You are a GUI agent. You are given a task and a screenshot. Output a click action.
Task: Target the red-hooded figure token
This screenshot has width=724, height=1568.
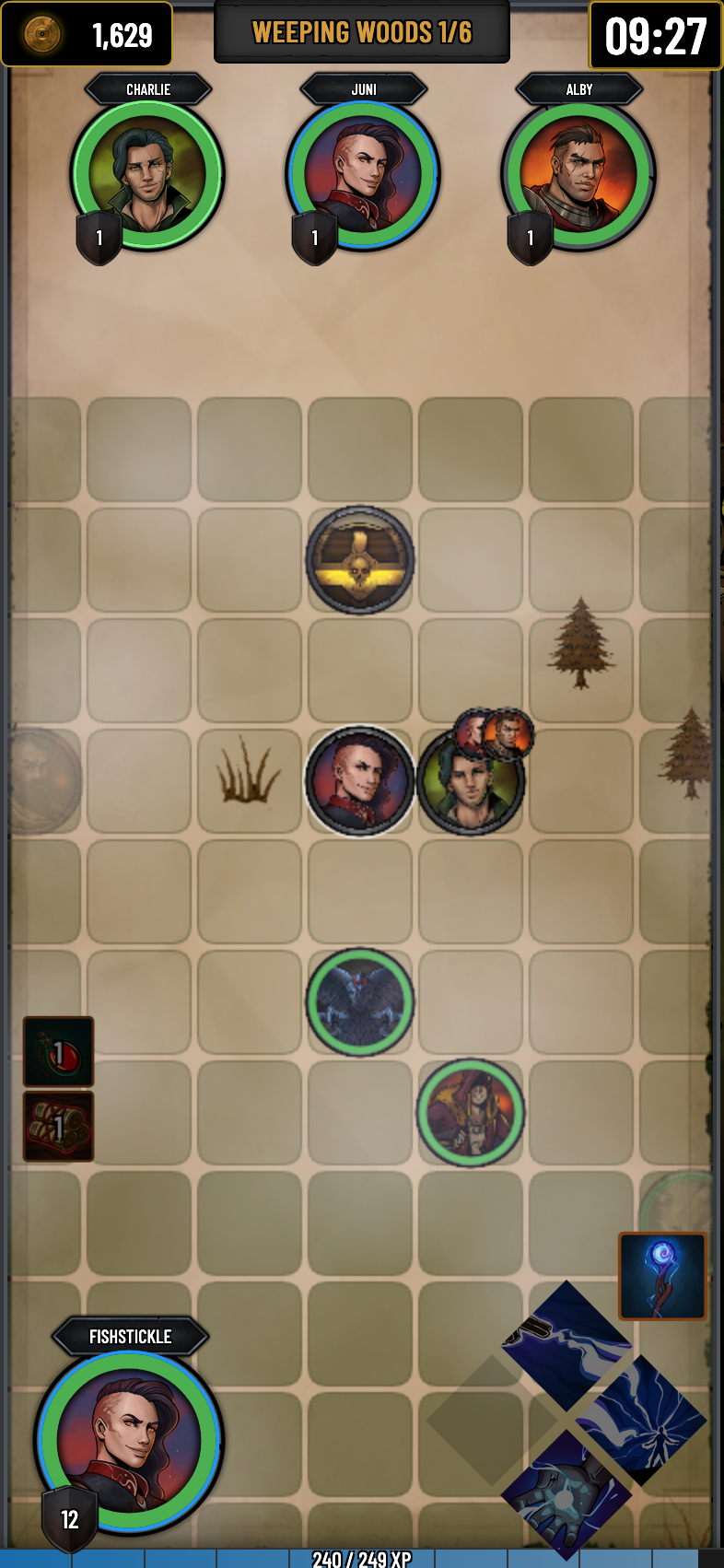471,1112
